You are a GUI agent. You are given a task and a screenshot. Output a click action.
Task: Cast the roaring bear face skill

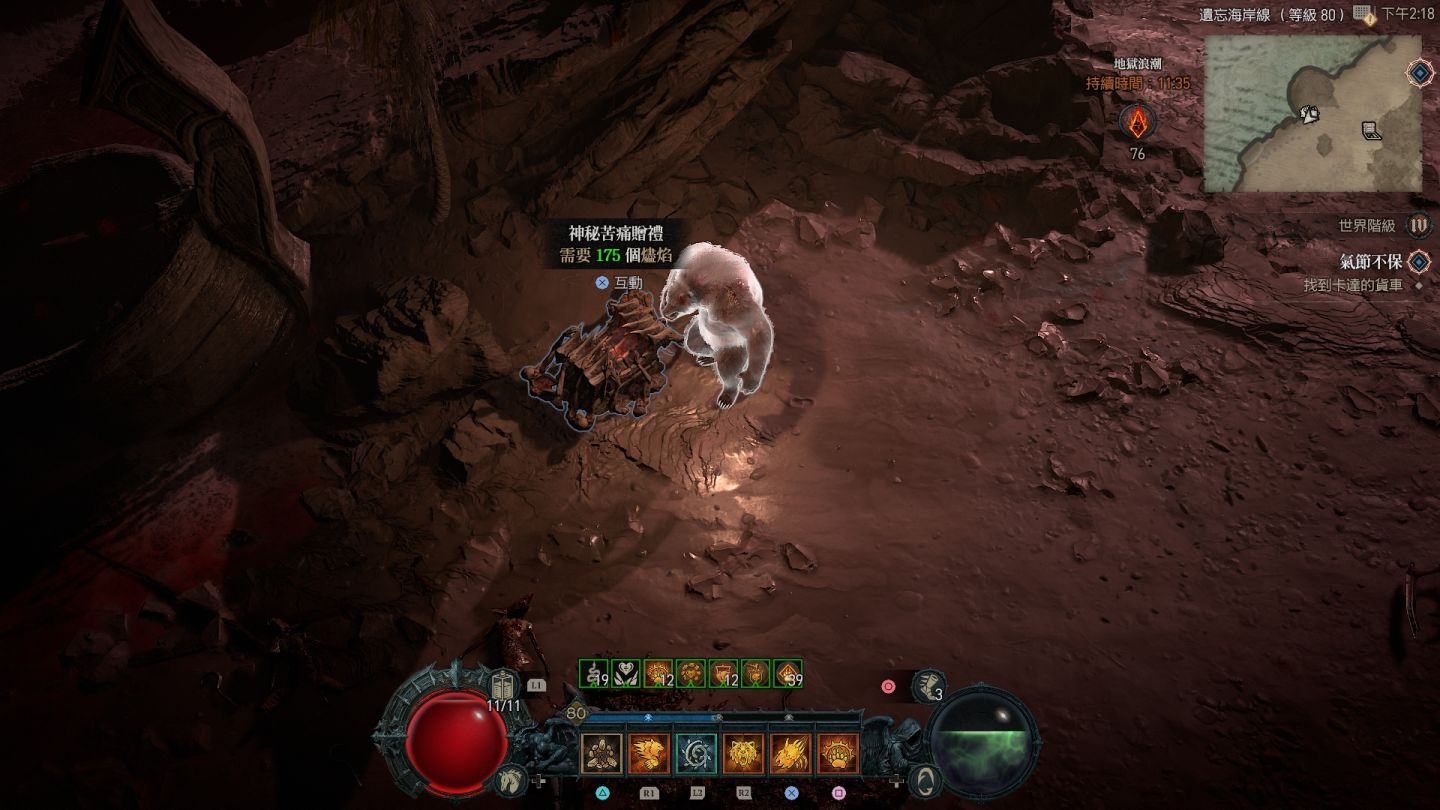pos(743,753)
